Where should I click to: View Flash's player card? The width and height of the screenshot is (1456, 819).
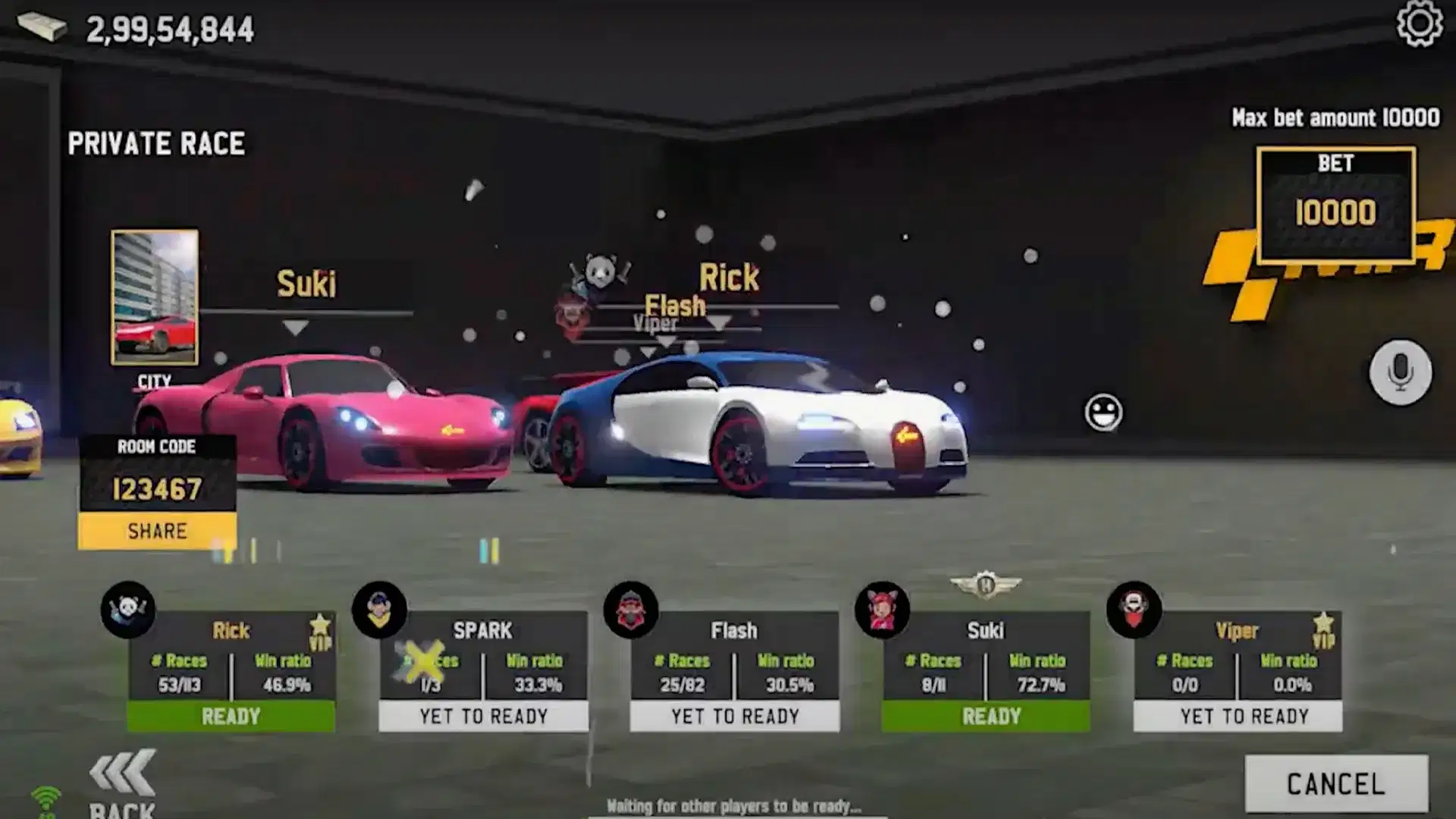[734, 671]
